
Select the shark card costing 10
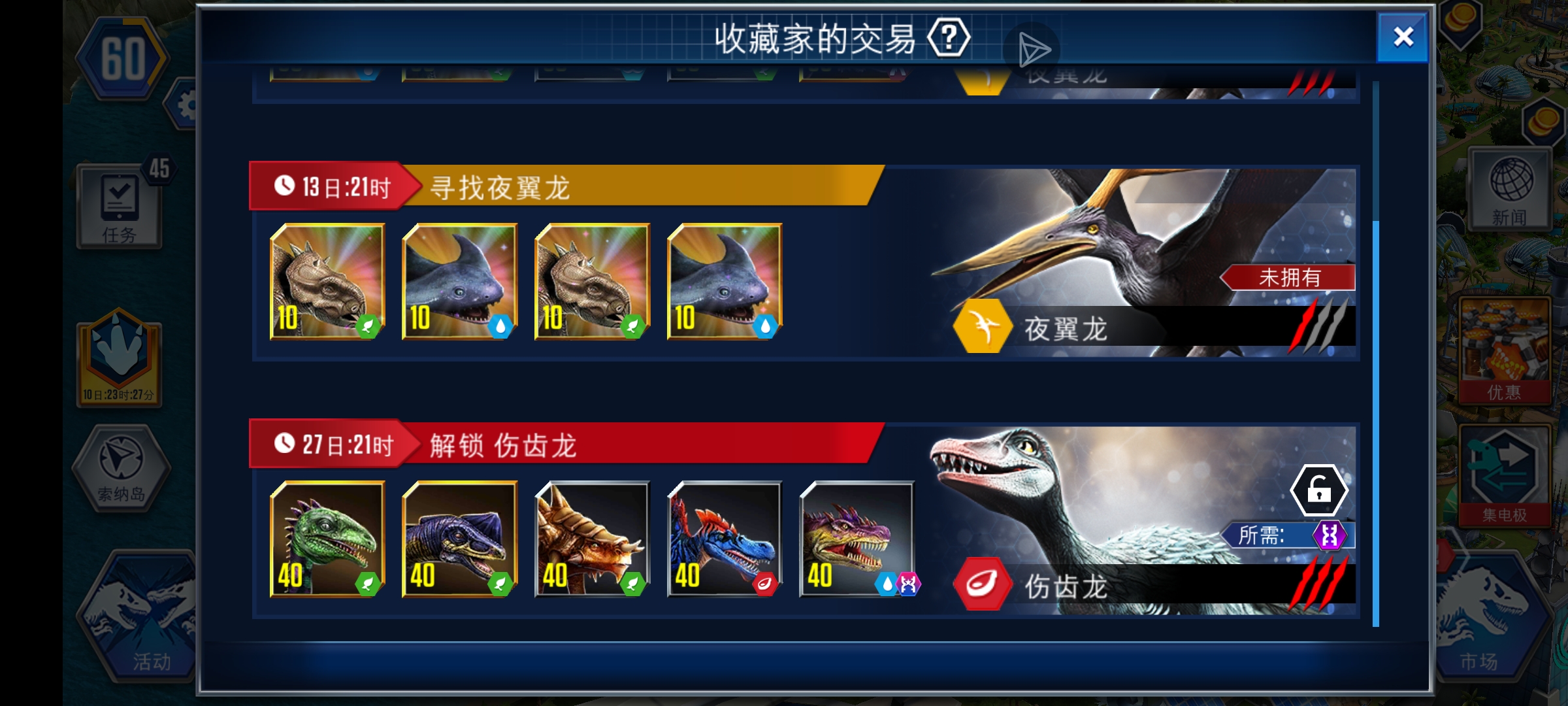click(x=459, y=282)
